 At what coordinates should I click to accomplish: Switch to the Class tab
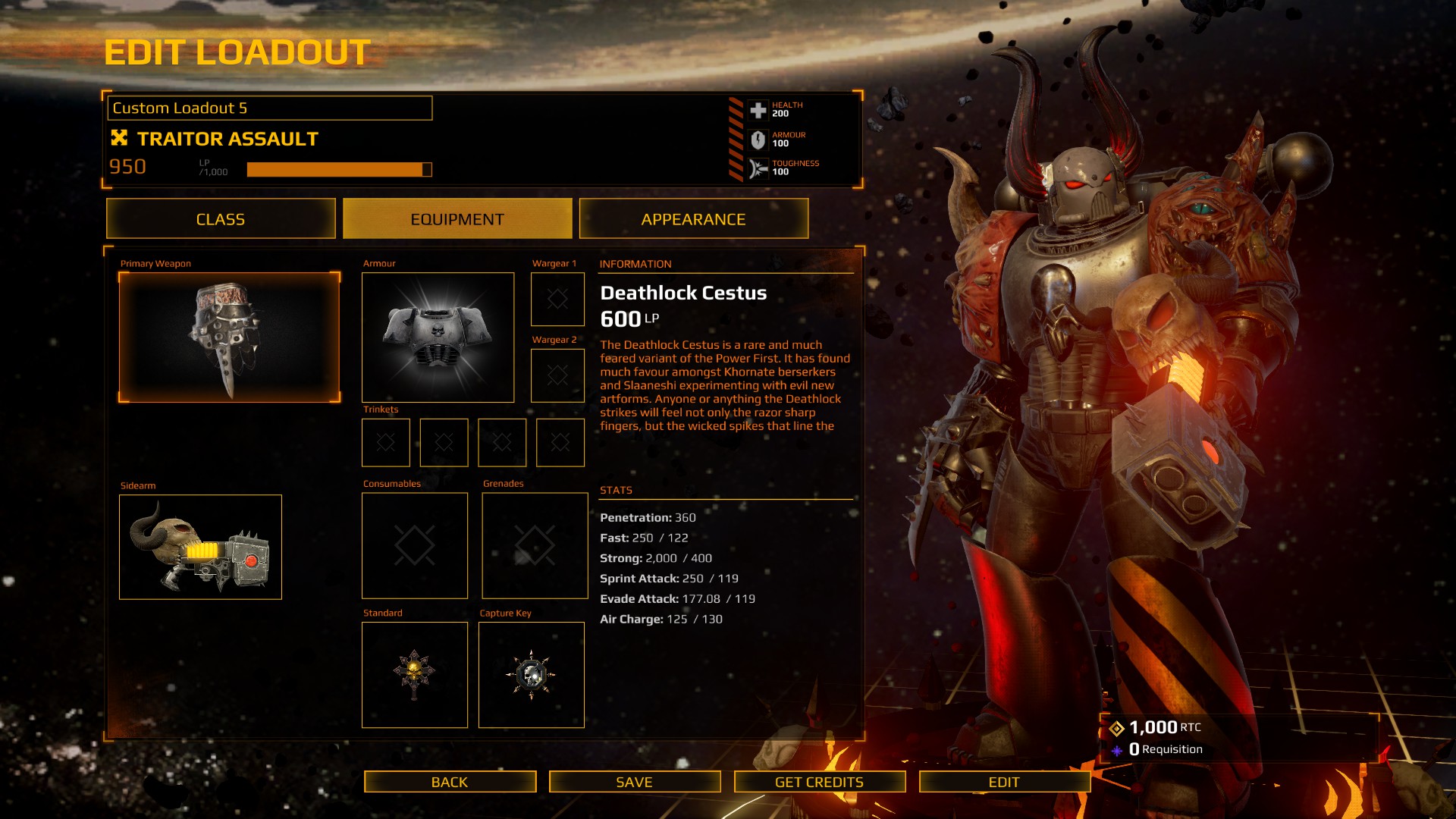coord(221,219)
